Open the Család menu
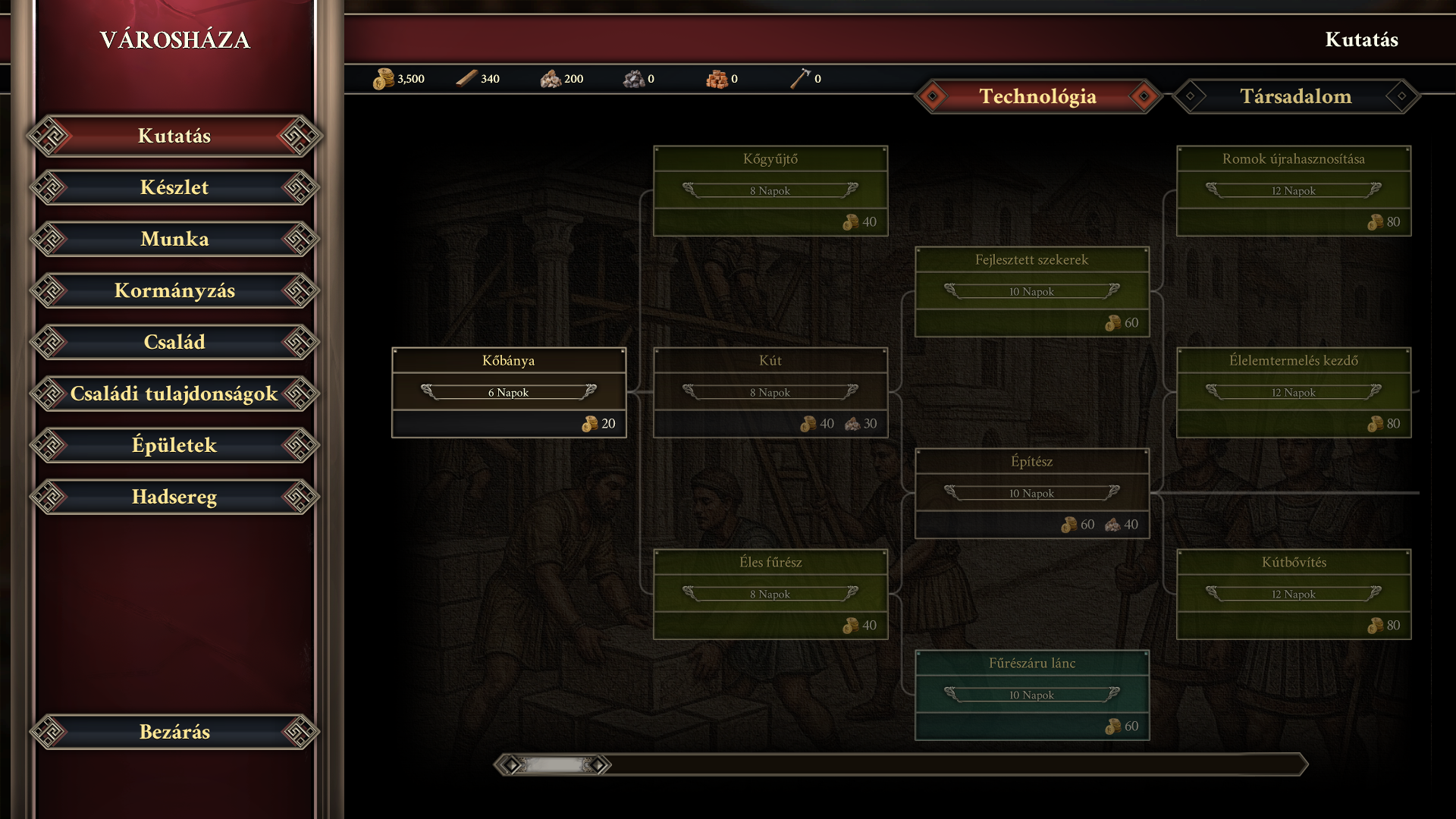The height and width of the screenshot is (819, 1456). tap(174, 343)
